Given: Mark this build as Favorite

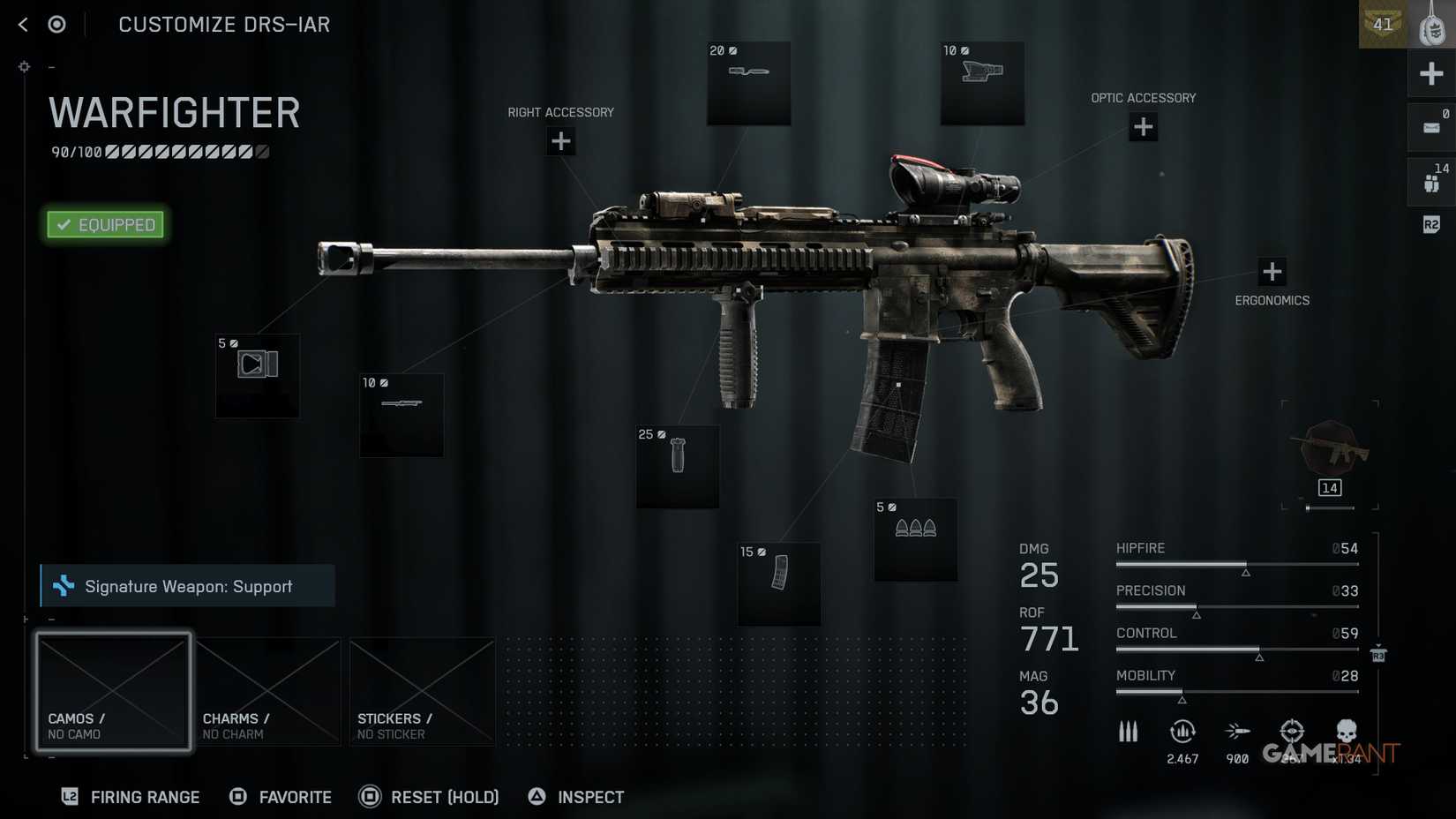Looking at the screenshot, I should point(281,797).
